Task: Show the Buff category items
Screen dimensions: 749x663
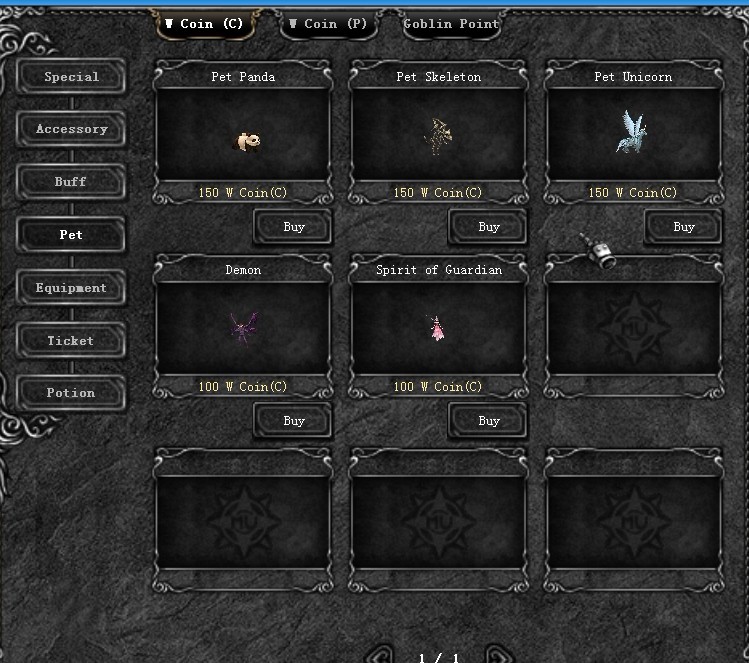Action: [x=71, y=182]
